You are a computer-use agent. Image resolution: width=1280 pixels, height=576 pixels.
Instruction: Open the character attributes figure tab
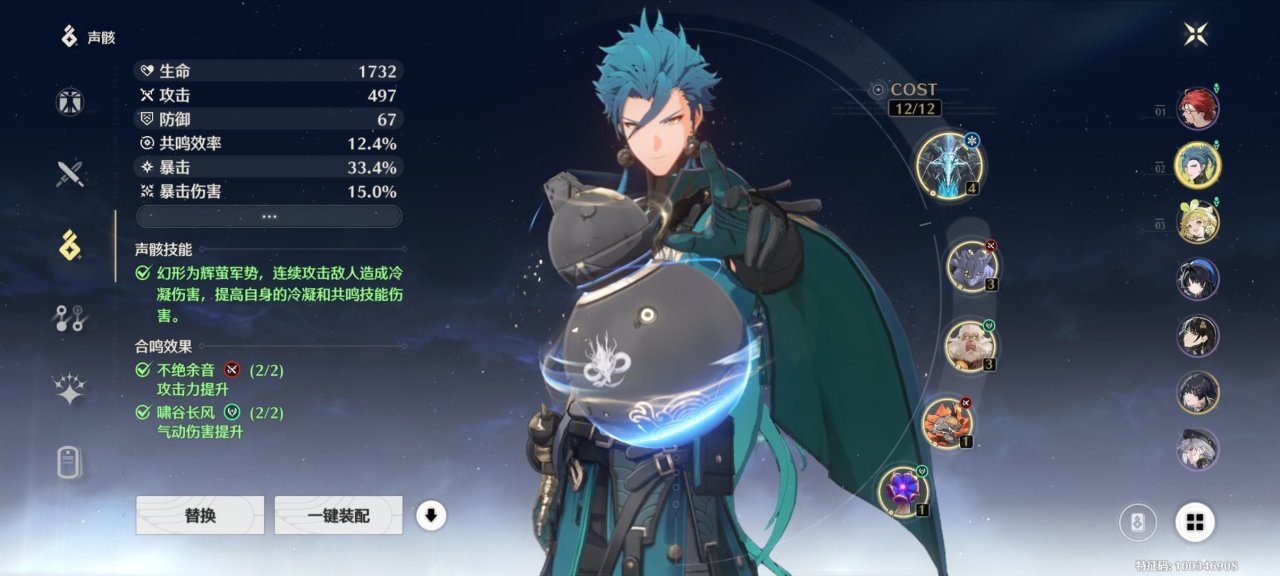[x=70, y=102]
